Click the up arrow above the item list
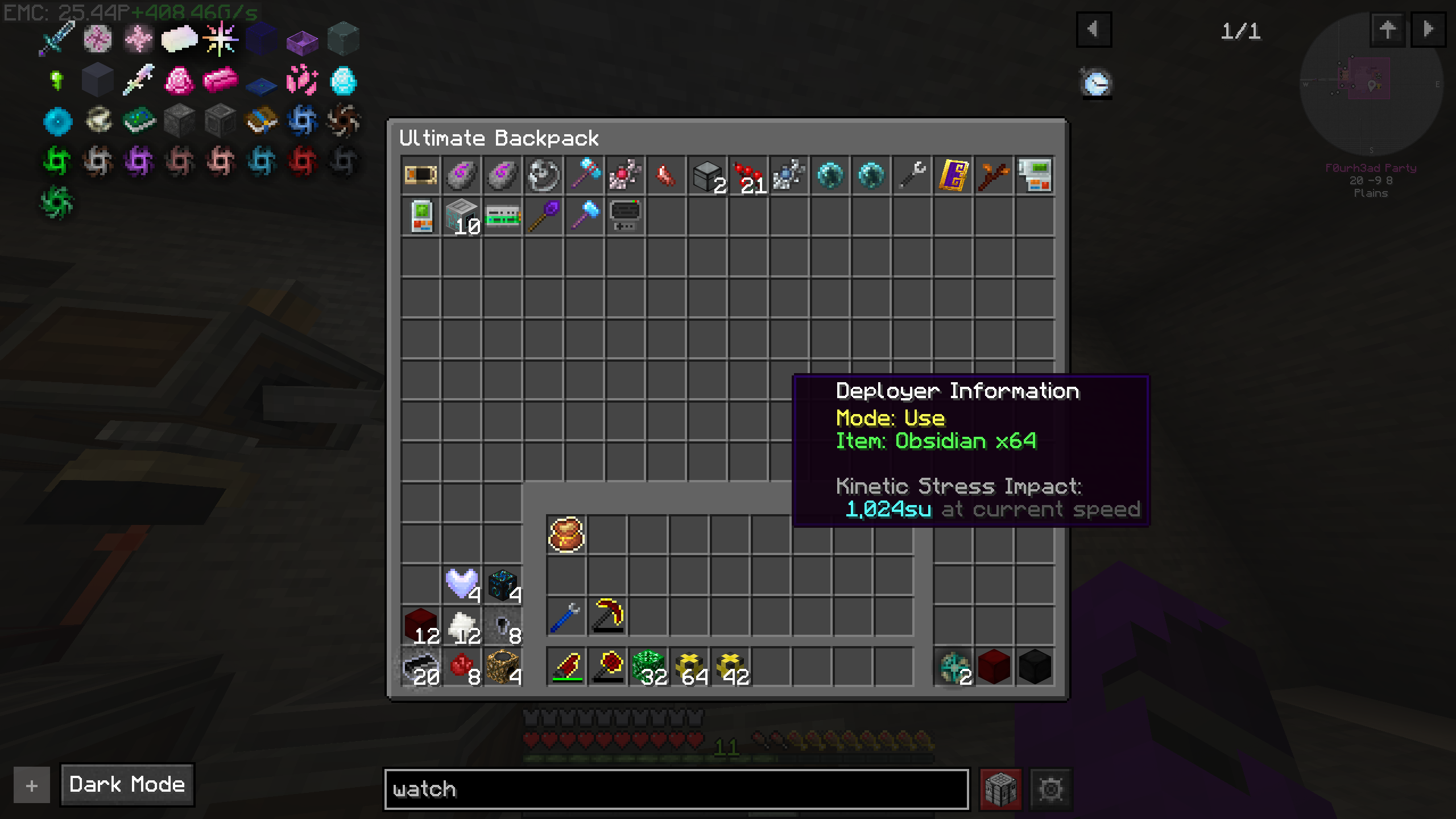 click(x=1388, y=31)
